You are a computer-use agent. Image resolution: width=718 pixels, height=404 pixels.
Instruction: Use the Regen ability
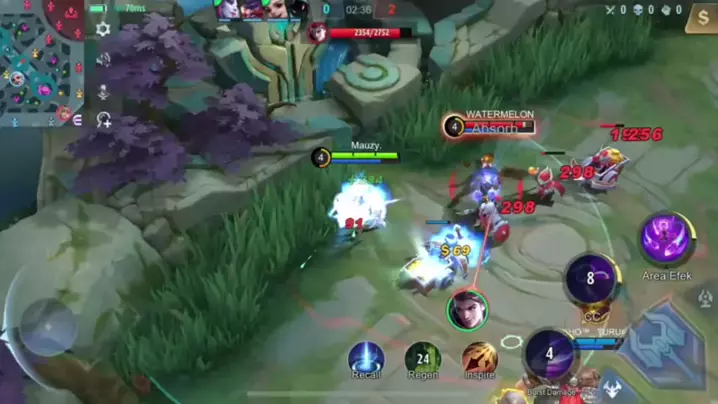coord(422,357)
